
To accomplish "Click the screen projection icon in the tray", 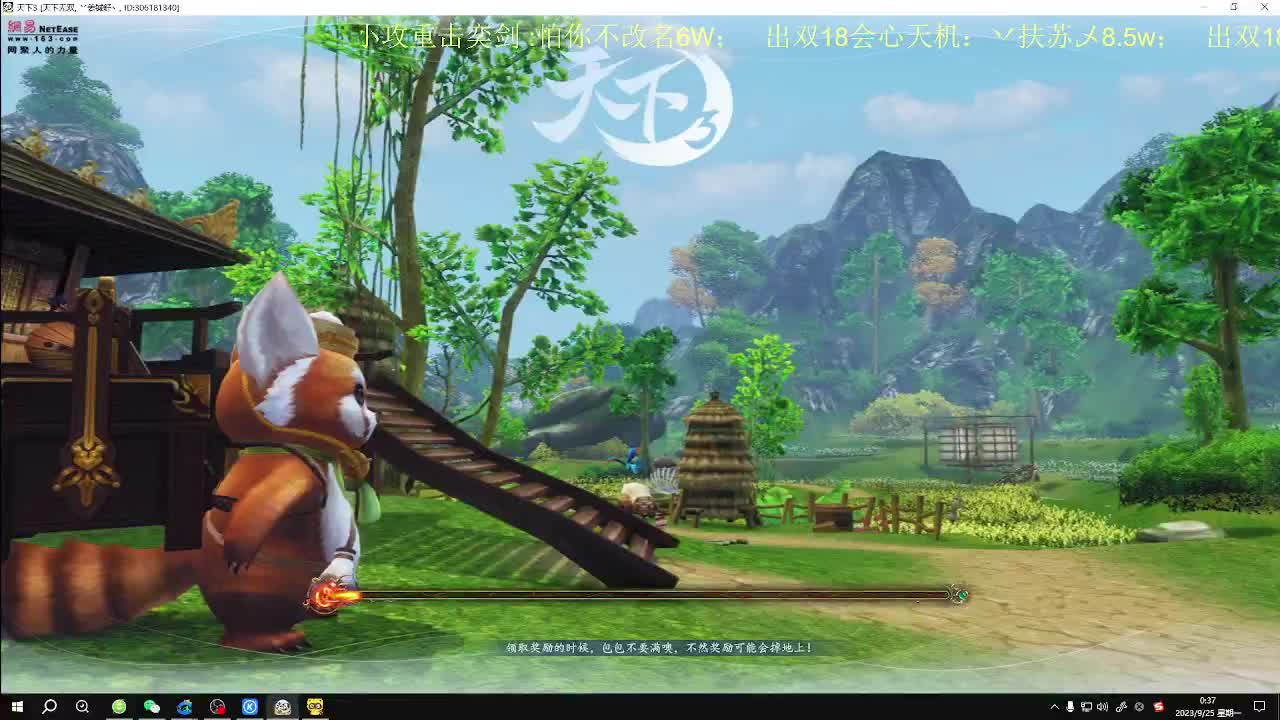I will coord(1086,707).
